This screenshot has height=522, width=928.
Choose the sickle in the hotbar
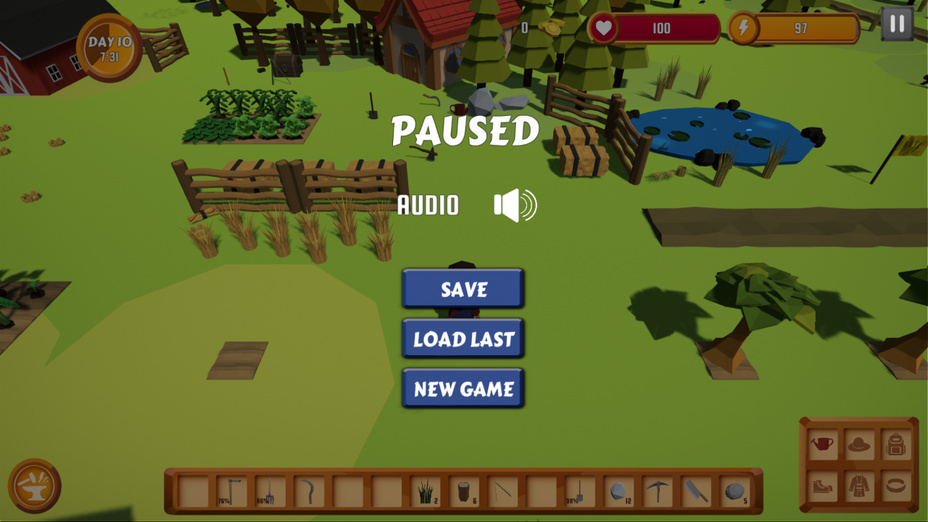pos(309,491)
